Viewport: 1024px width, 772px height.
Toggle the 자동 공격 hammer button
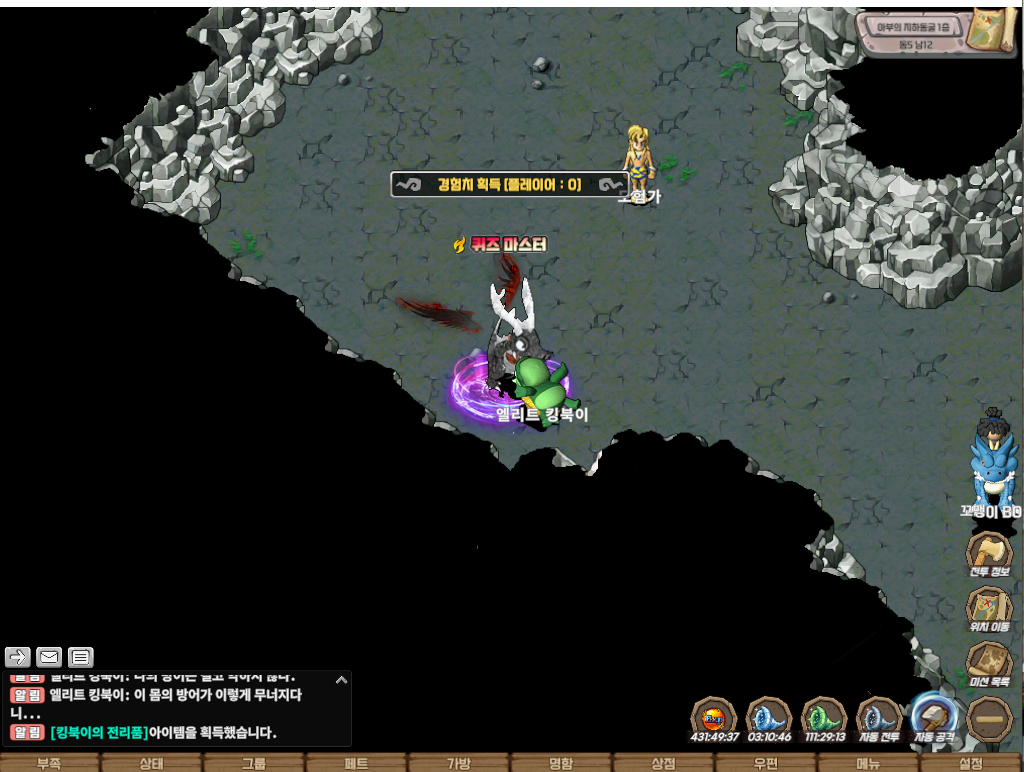tap(934, 716)
